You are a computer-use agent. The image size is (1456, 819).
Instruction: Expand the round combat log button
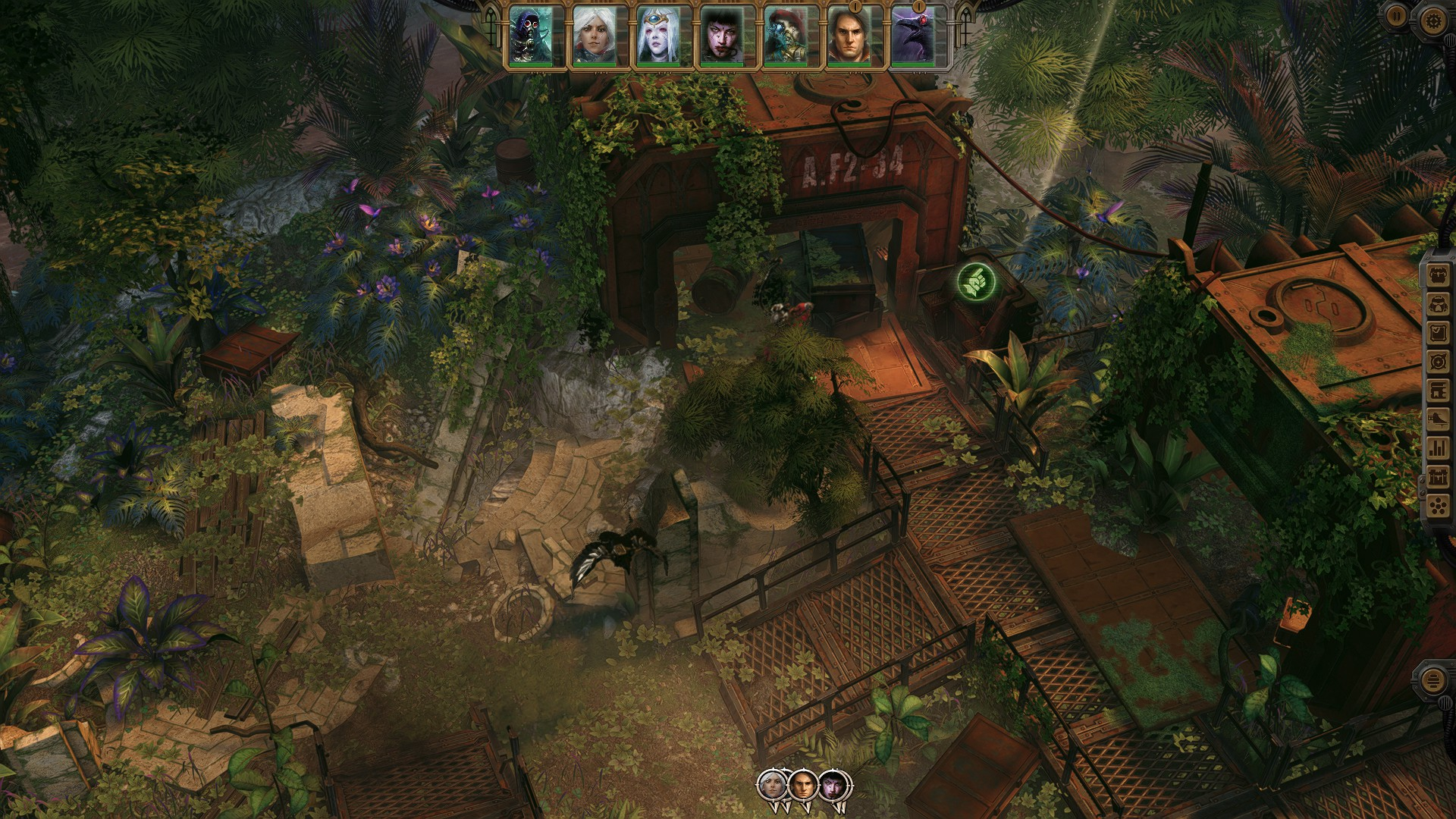tap(1432, 680)
